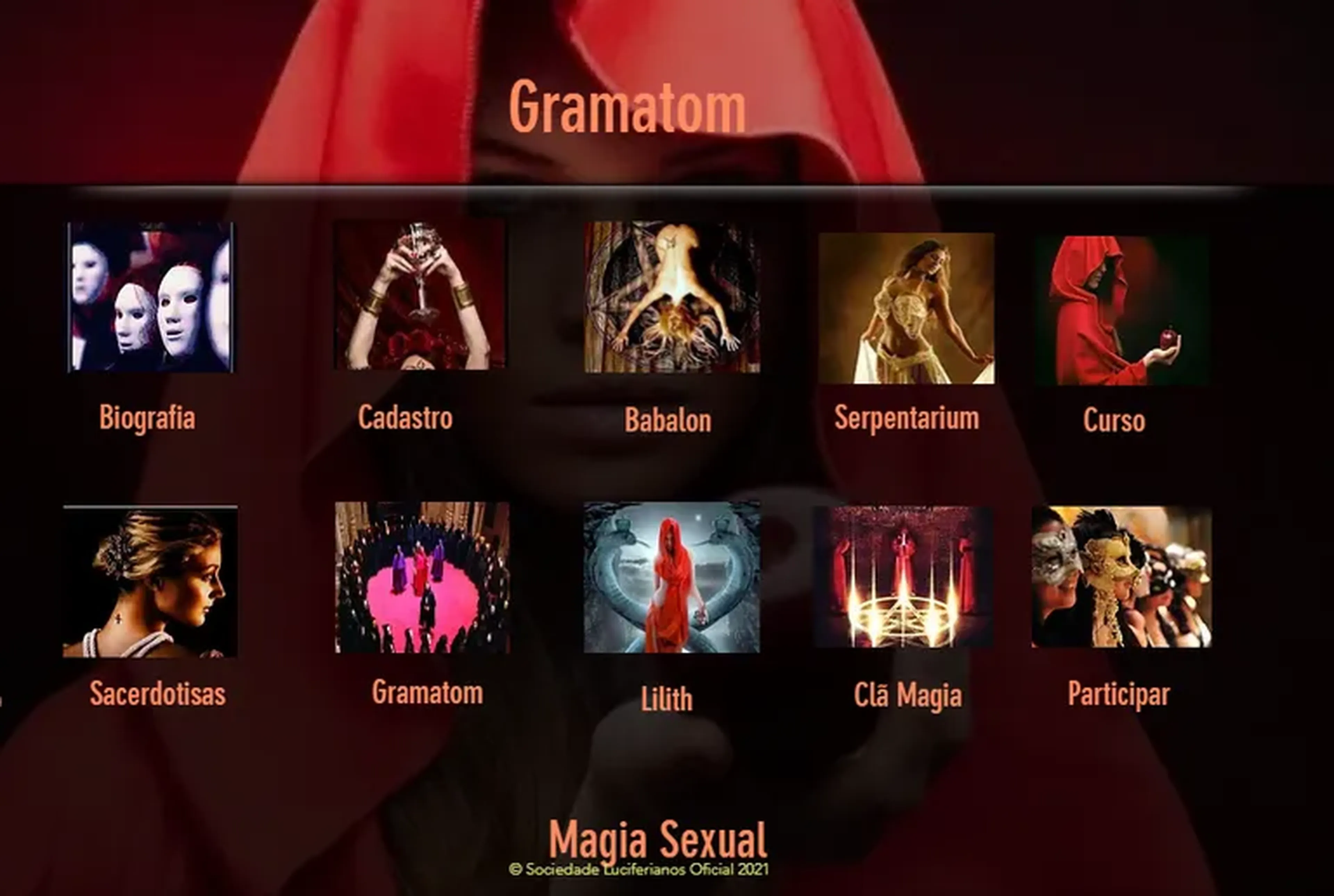Select the Sacerdotisas woman profile image

point(150,581)
